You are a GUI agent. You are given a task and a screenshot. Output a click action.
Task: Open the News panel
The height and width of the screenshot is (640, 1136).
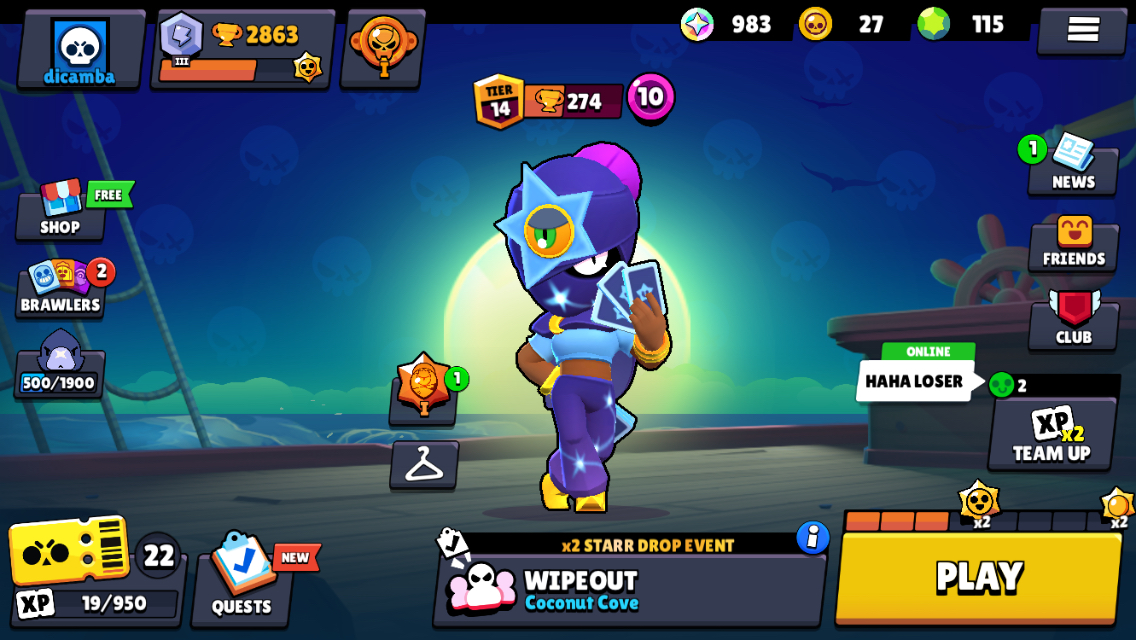click(1072, 167)
